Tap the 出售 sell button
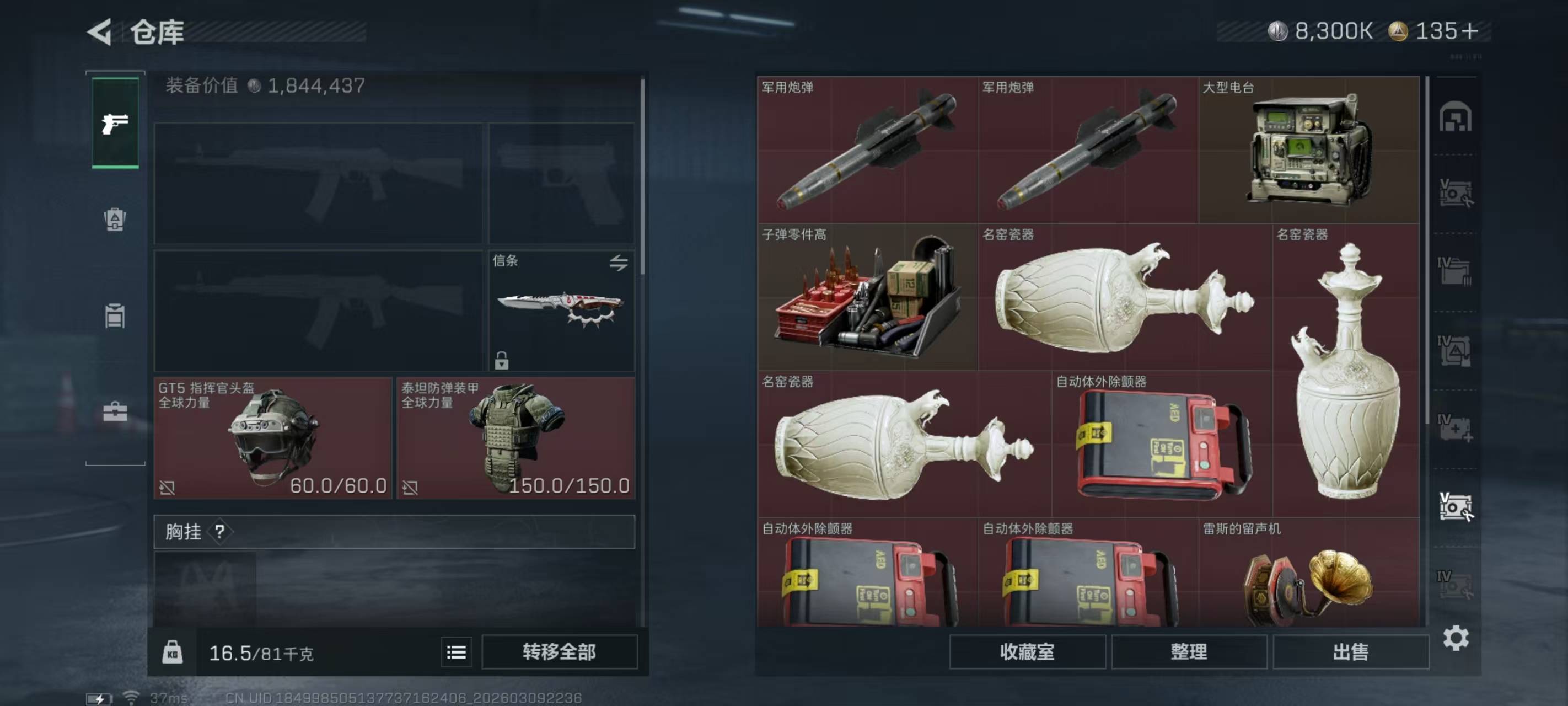 tap(1350, 652)
